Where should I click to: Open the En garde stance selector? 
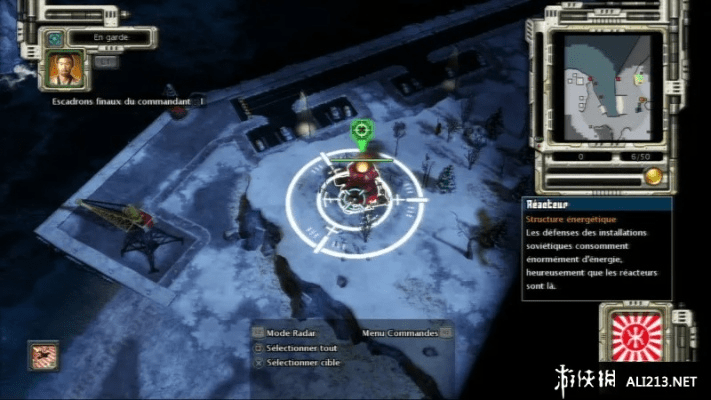click(111, 38)
